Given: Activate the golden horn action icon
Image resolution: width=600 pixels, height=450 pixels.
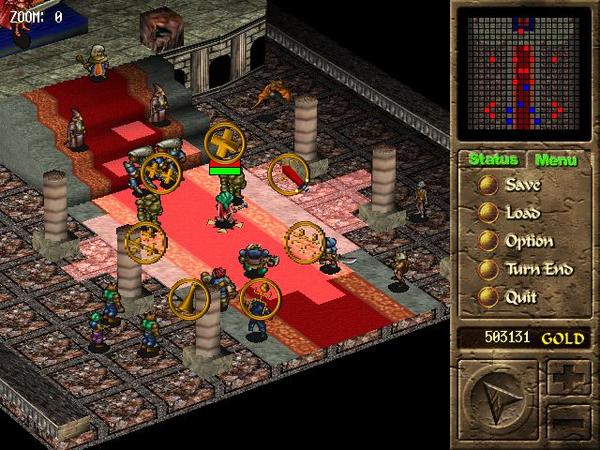Looking at the screenshot, I should 188,297.
